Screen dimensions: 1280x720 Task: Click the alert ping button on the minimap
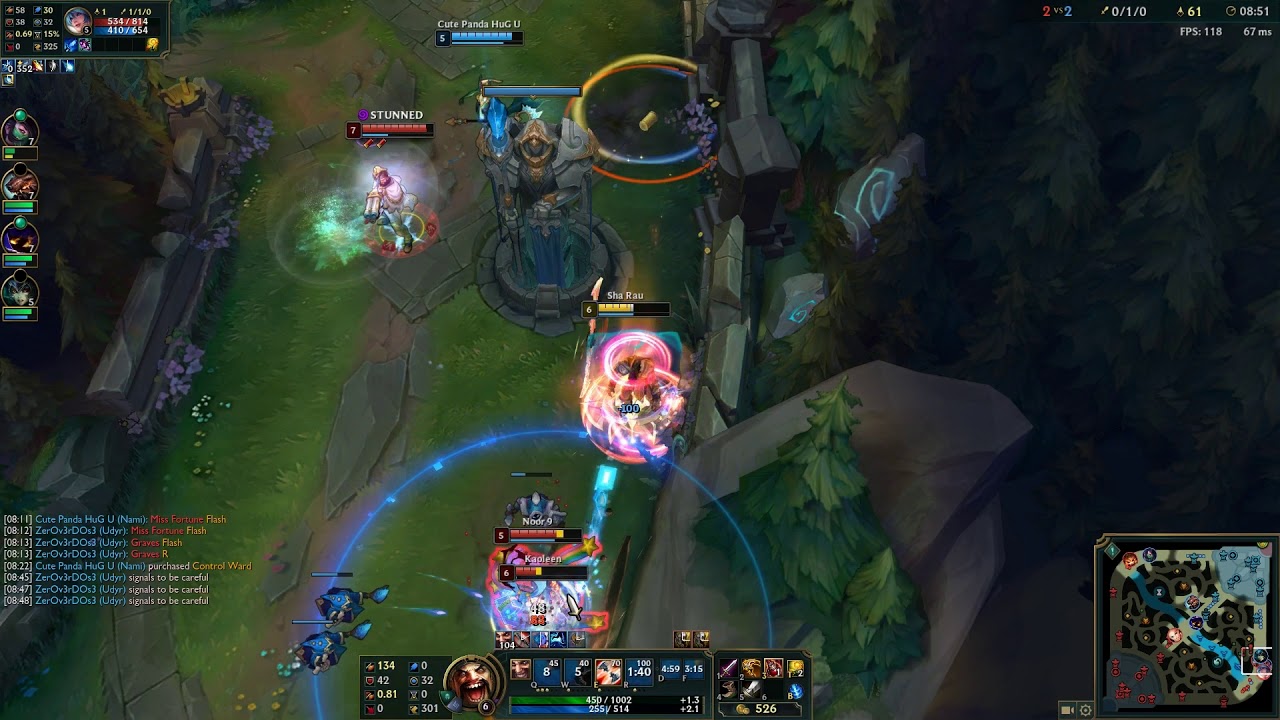tap(1112, 551)
